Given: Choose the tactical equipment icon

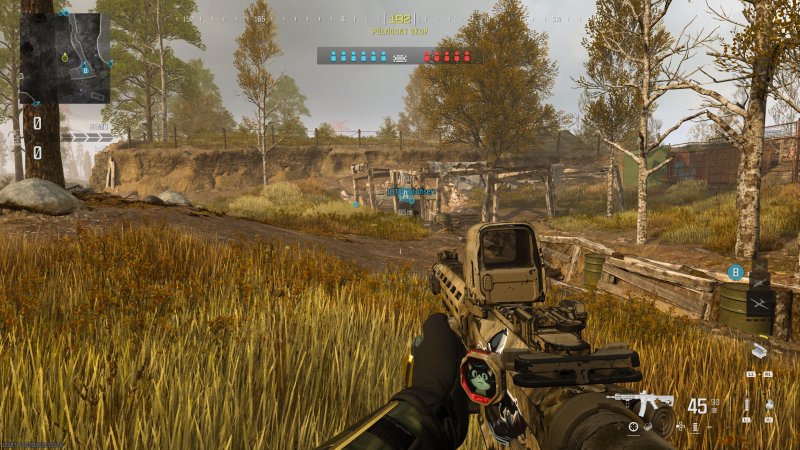Looking at the screenshot, I should [746, 406].
